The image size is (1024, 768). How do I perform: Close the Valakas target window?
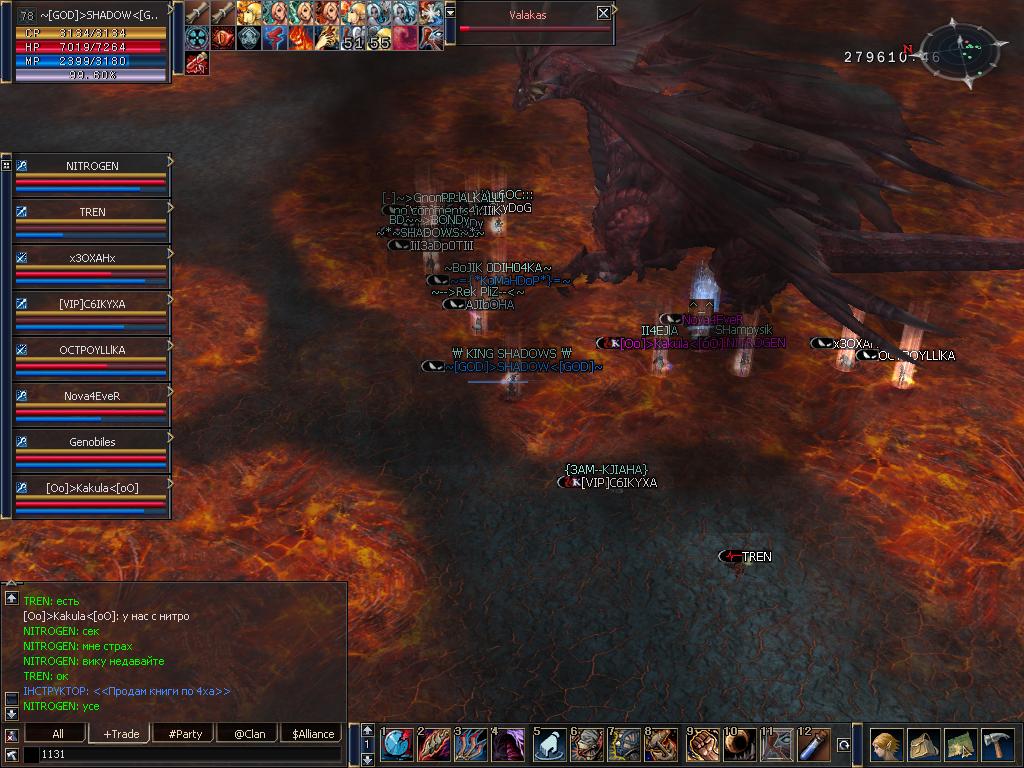(x=603, y=13)
